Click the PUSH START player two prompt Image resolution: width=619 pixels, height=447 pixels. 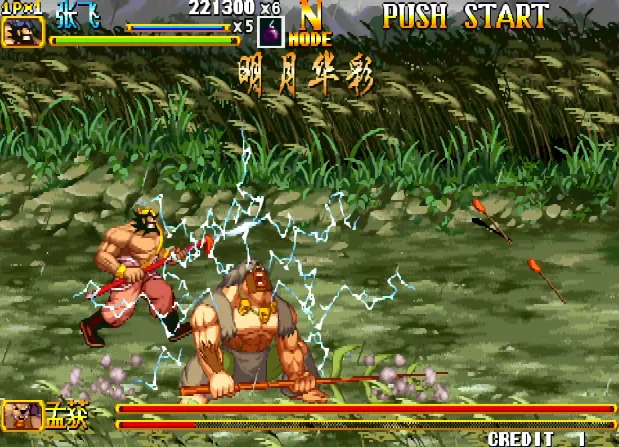click(x=465, y=17)
